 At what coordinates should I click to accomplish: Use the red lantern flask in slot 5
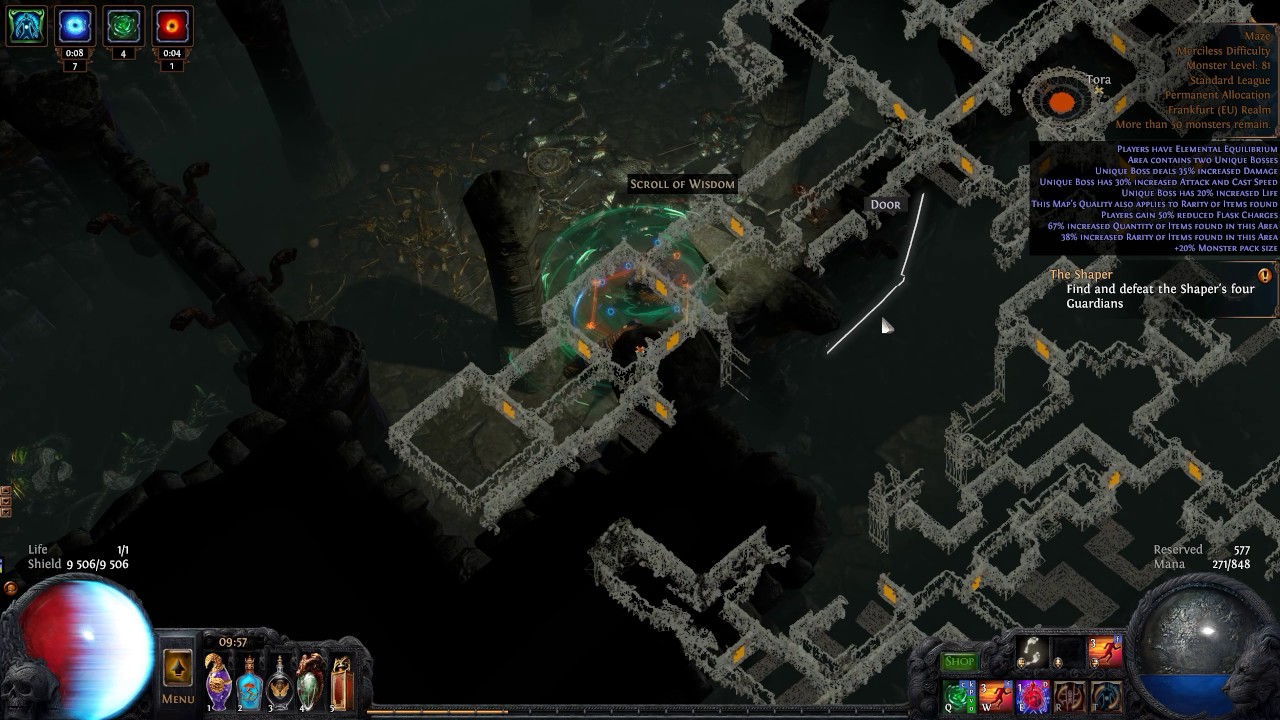[341, 682]
